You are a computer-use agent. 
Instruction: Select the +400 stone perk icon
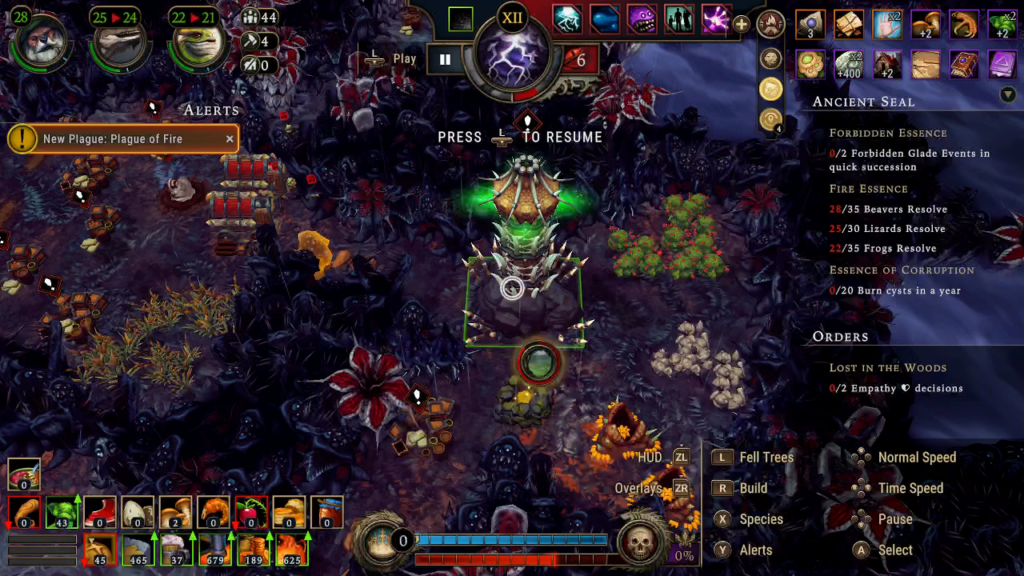[x=848, y=65]
